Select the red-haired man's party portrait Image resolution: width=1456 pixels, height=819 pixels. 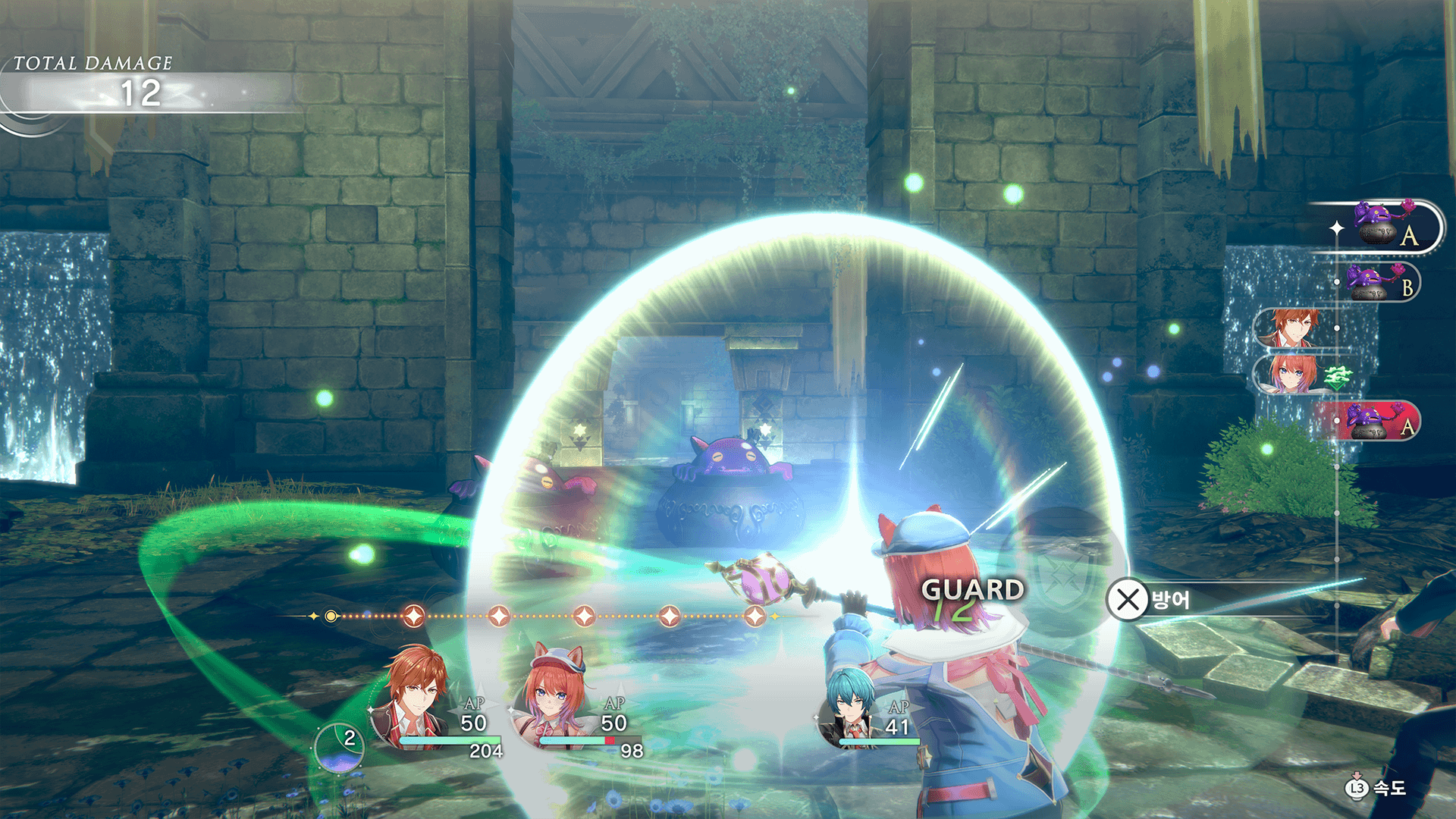[x=413, y=698]
